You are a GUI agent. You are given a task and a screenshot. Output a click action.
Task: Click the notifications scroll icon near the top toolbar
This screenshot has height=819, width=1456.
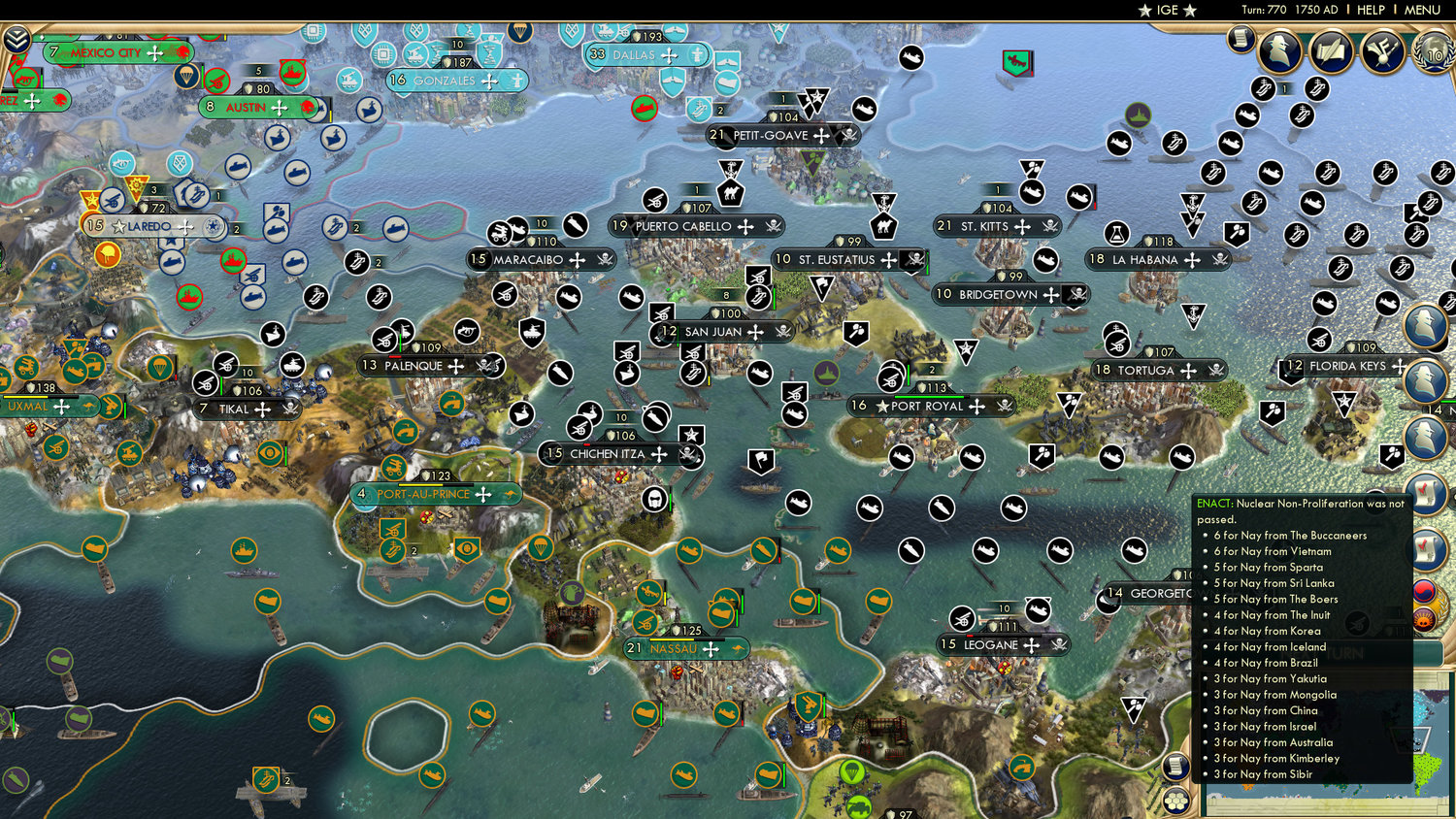click(x=1240, y=40)
